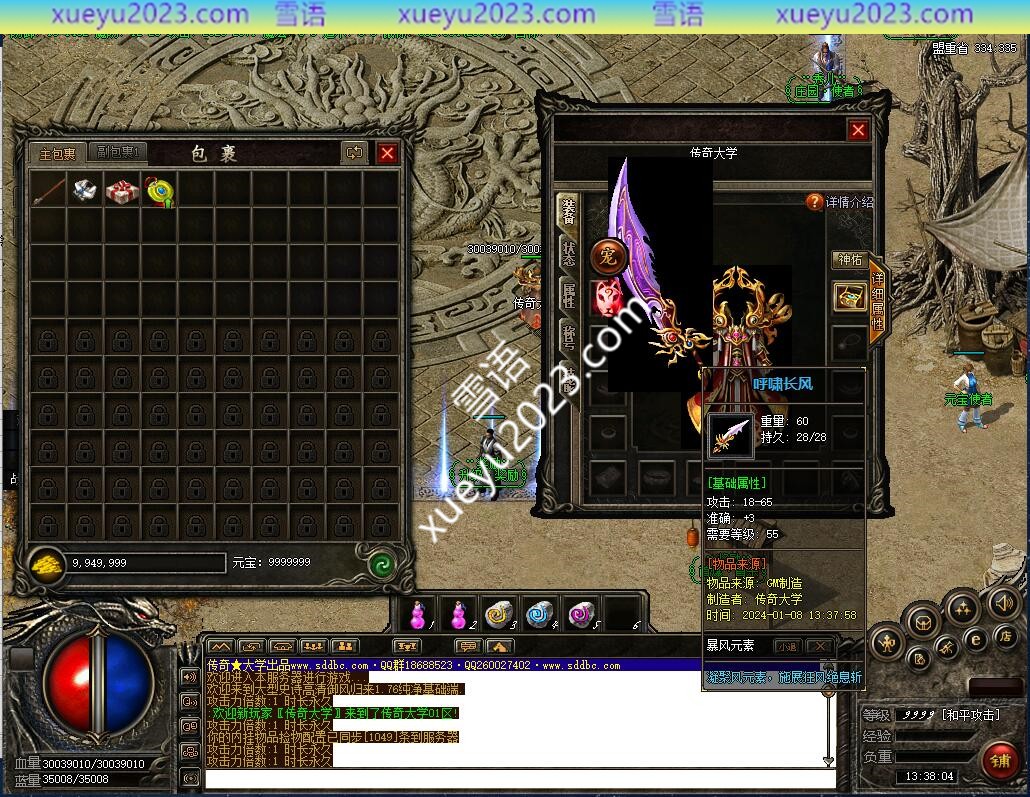
Task: Click the 宠 pet button
Action: point(608,257)
